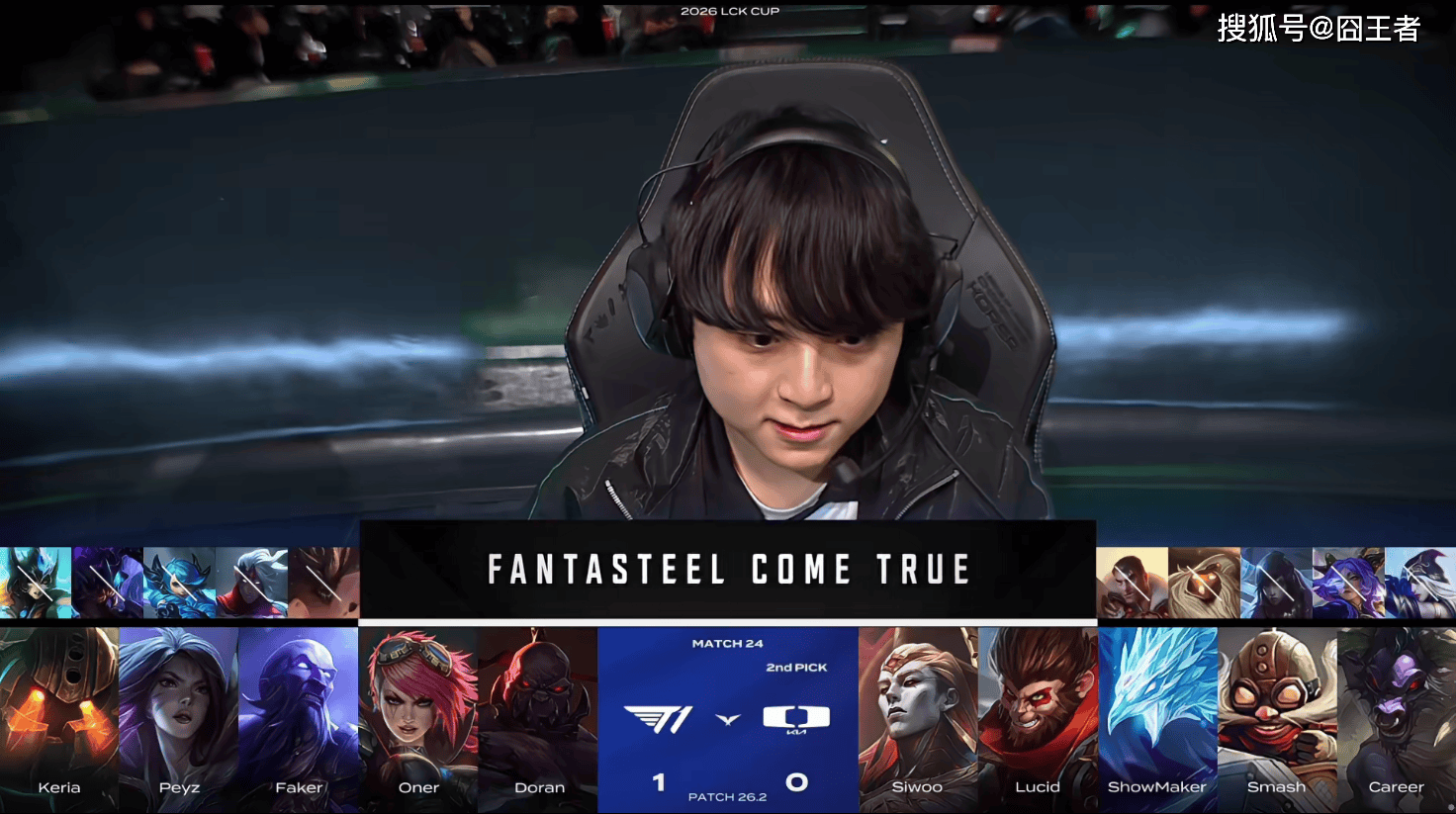Click the banned Gwen icon
Viewport: 1456px width, 814px height.
coord(180,583)
